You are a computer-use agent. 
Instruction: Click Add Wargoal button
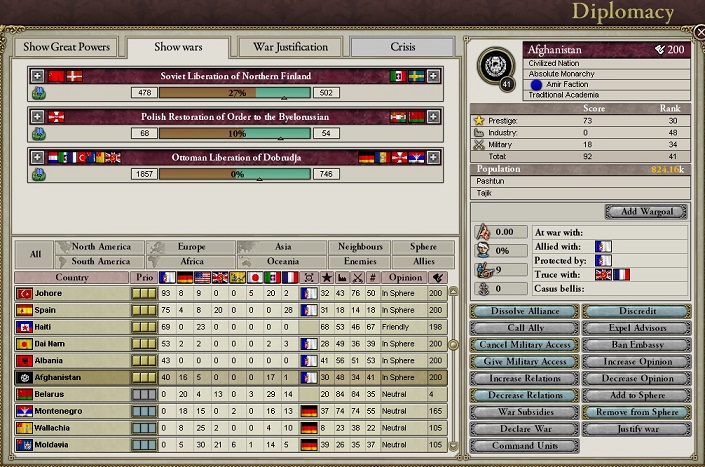646,212
